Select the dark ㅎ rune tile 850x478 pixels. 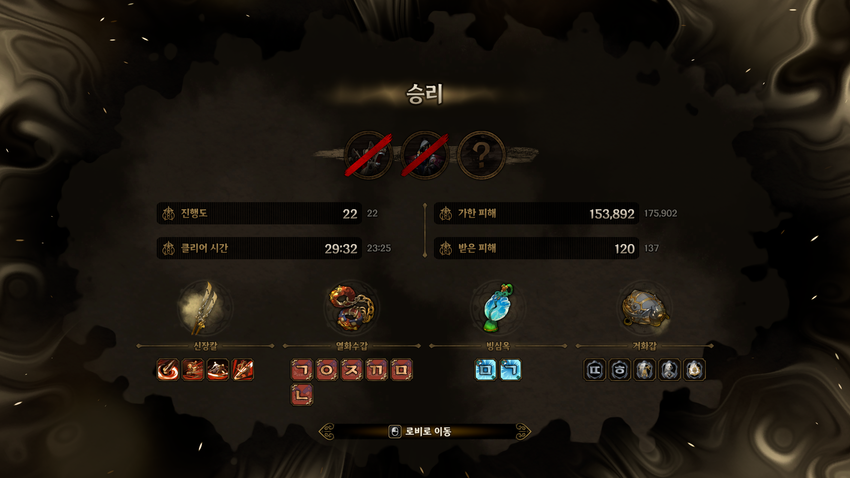click(x=620, y=371)
